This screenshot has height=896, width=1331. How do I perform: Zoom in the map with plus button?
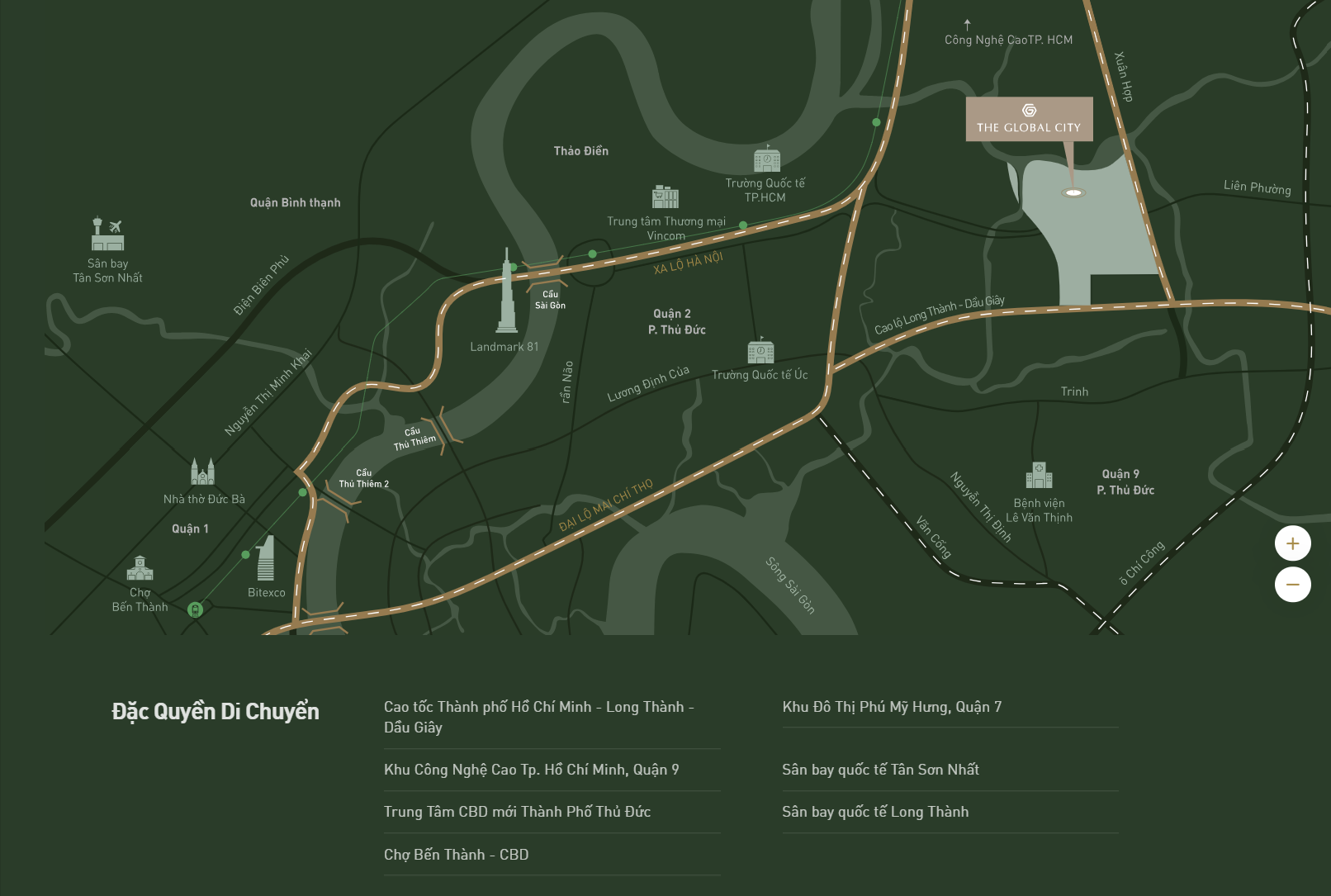[1292, 543]
